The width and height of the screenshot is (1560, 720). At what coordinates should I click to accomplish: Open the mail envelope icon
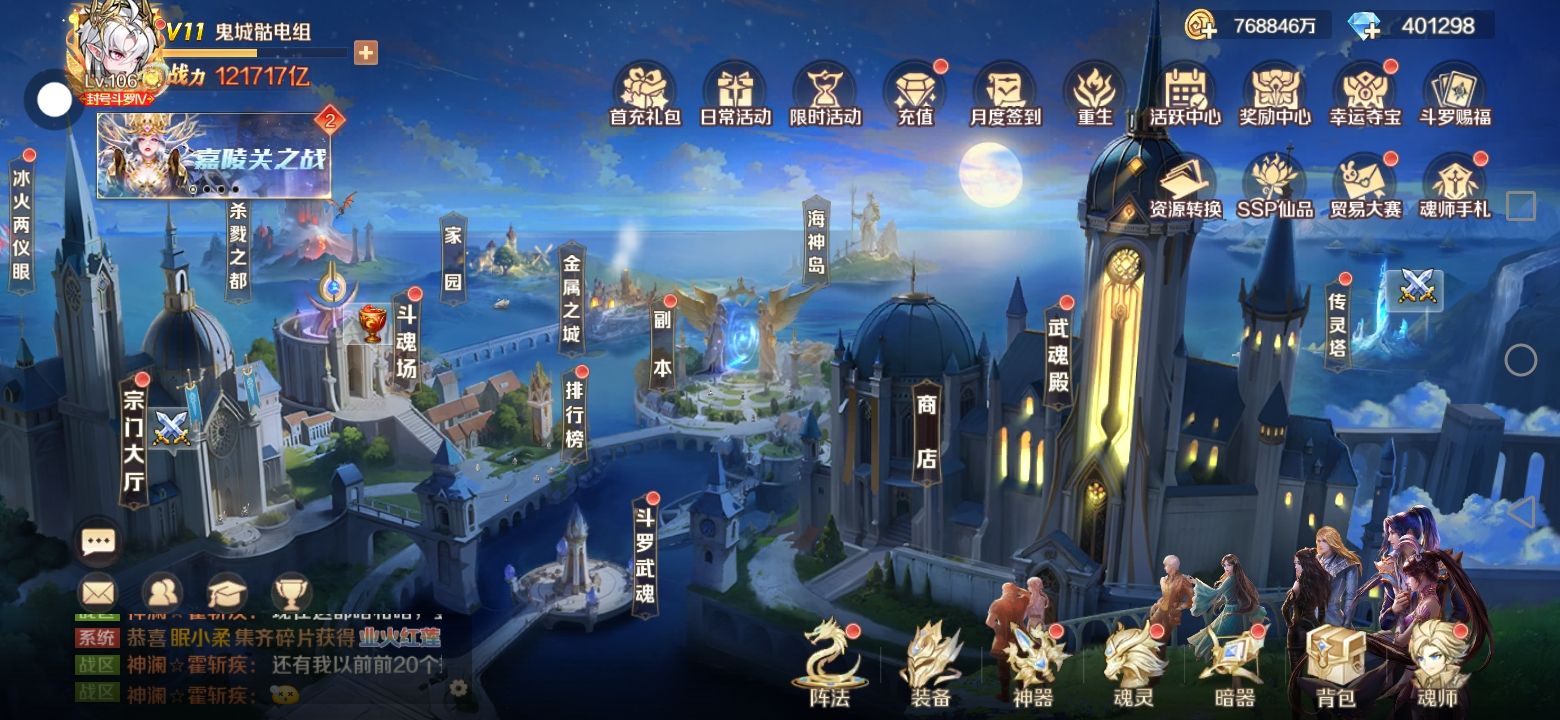(x=98, y=592)
